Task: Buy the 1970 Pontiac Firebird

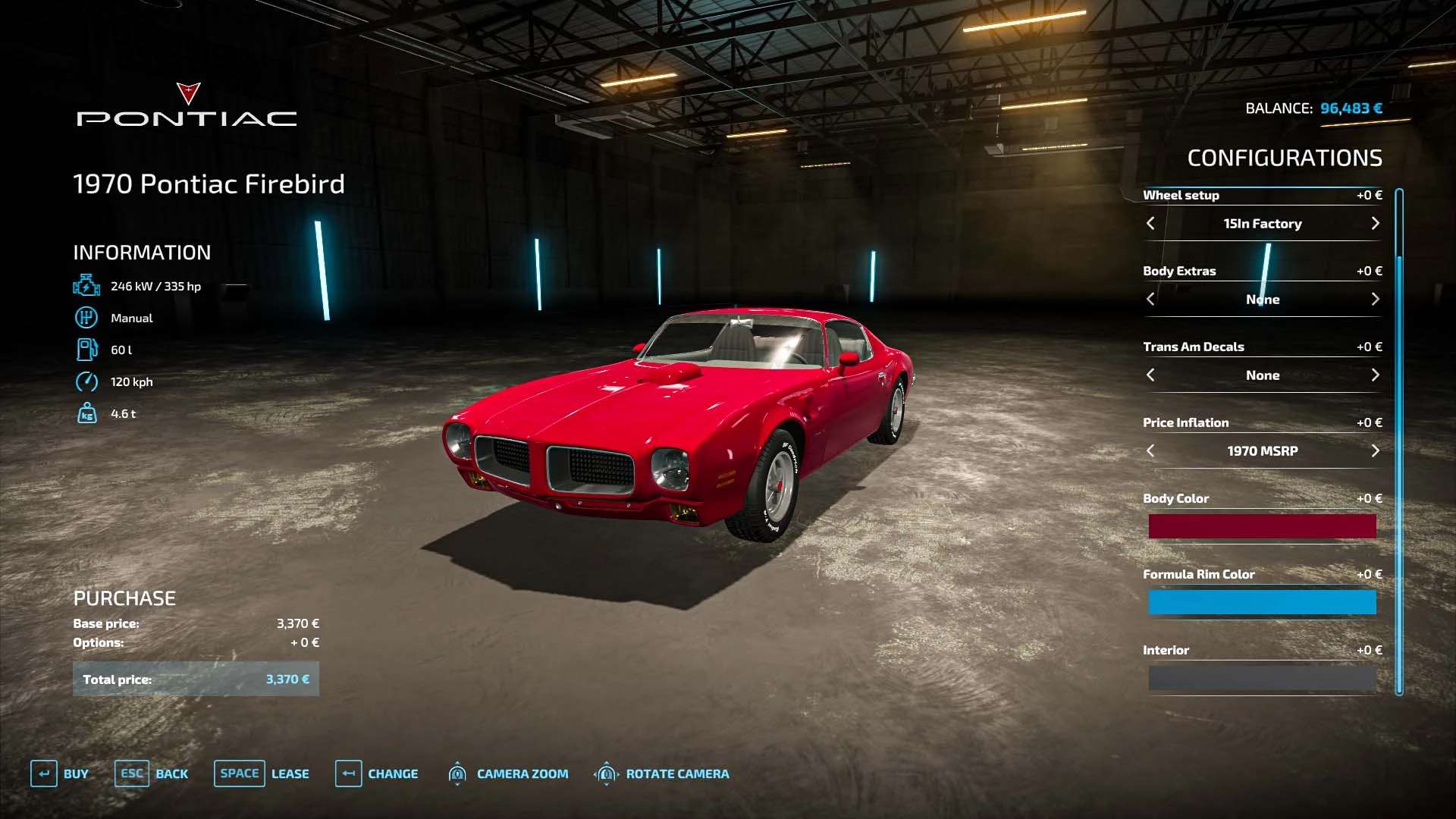Action: click(60, 773)
